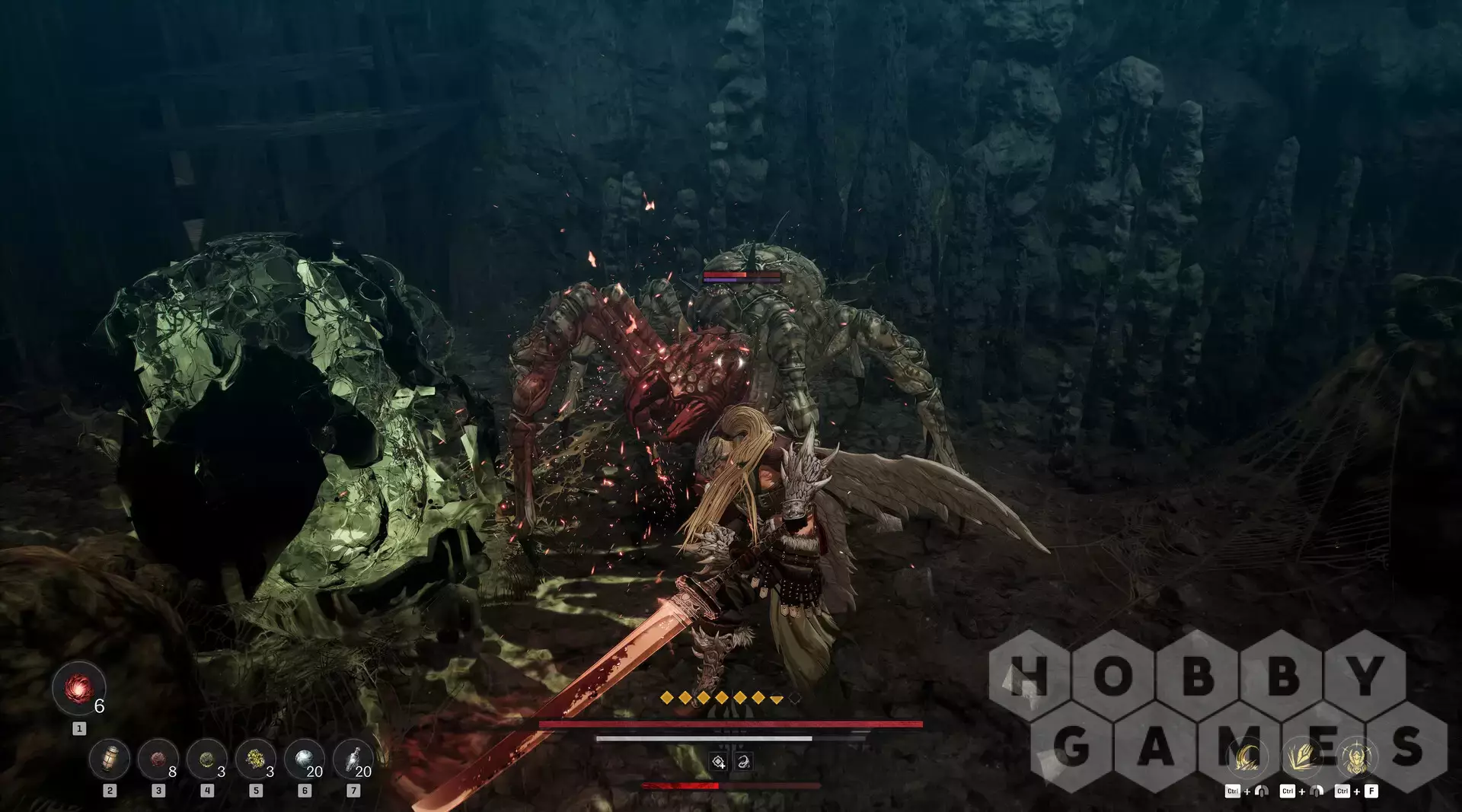This screenshot has width=1462, height=812.
Task: Trigger the radiant horned figure skill
Action: tap(1356, 758)
